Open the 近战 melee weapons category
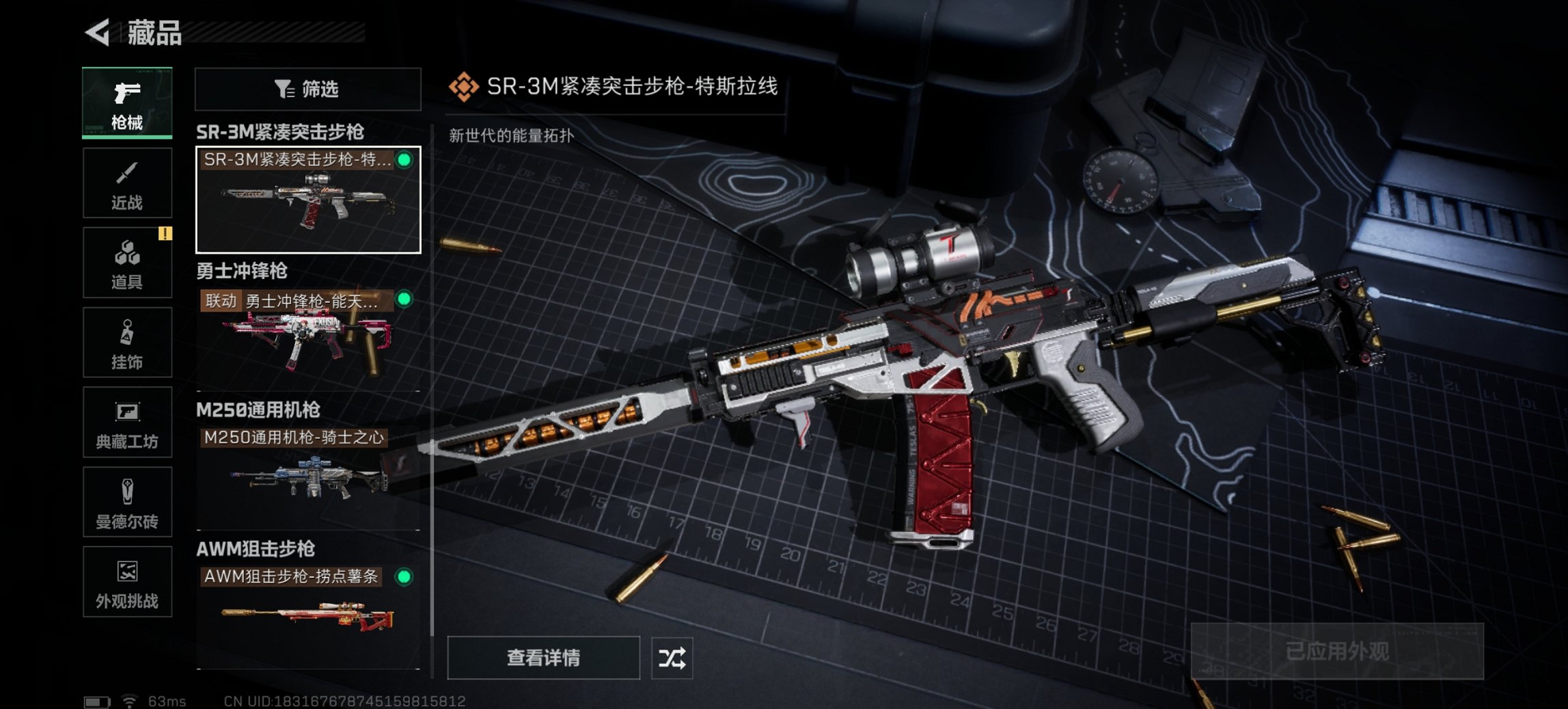Image resolution: width=1568 pixels, height=709 pixels. 126,183
